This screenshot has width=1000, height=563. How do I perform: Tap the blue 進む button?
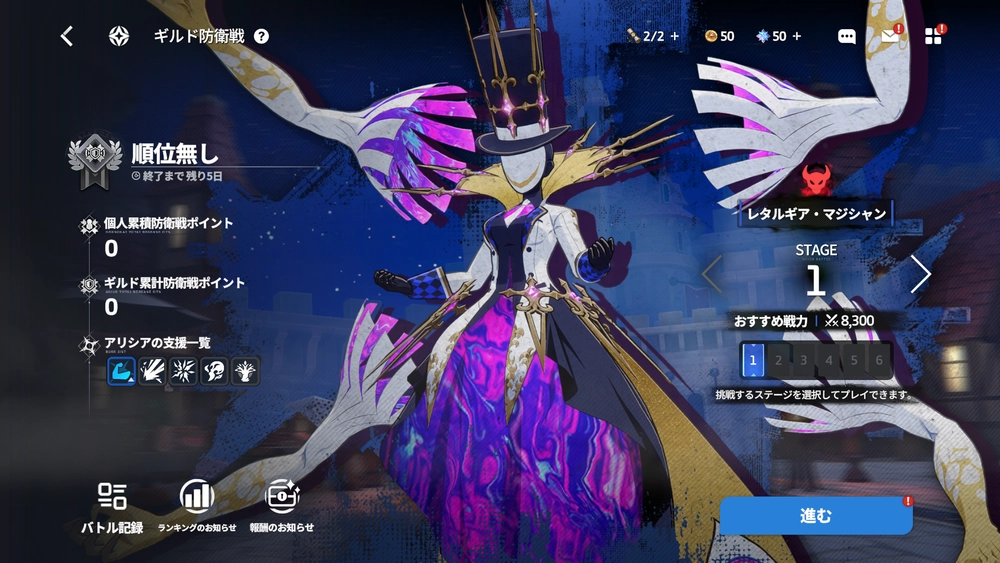[x=815, y=516]
